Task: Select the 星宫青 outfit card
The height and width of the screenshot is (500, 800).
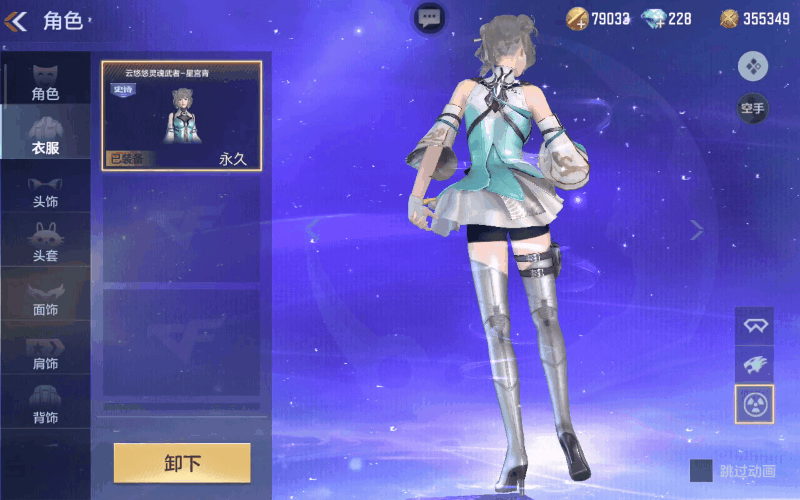Action: (x=181, y=115)
